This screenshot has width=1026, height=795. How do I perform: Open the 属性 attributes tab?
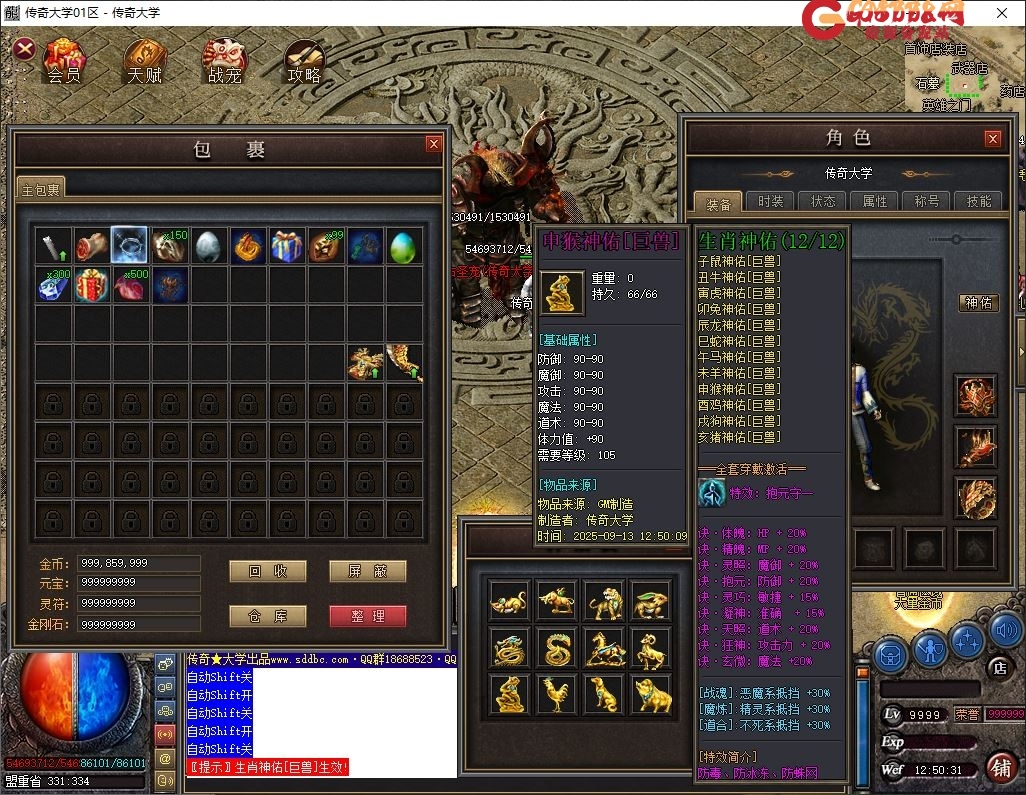click(875, 201)
